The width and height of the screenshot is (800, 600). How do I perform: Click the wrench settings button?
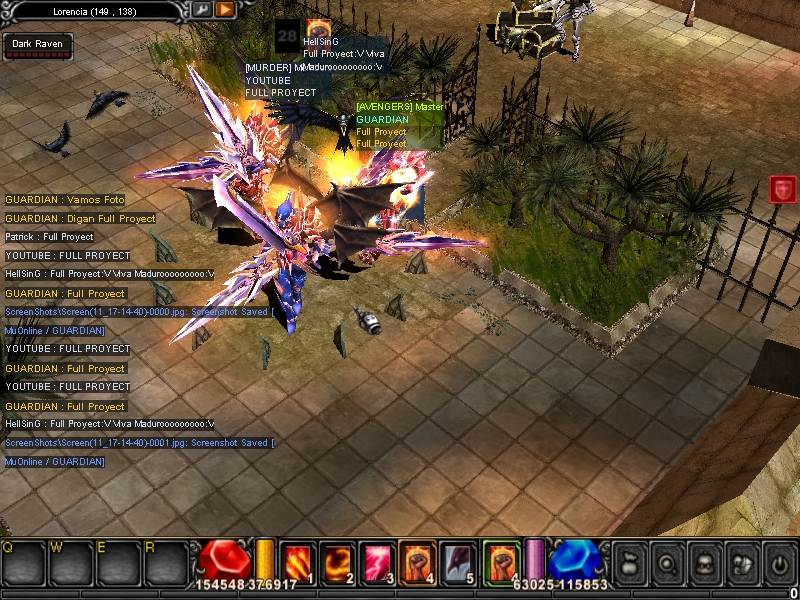202,9
